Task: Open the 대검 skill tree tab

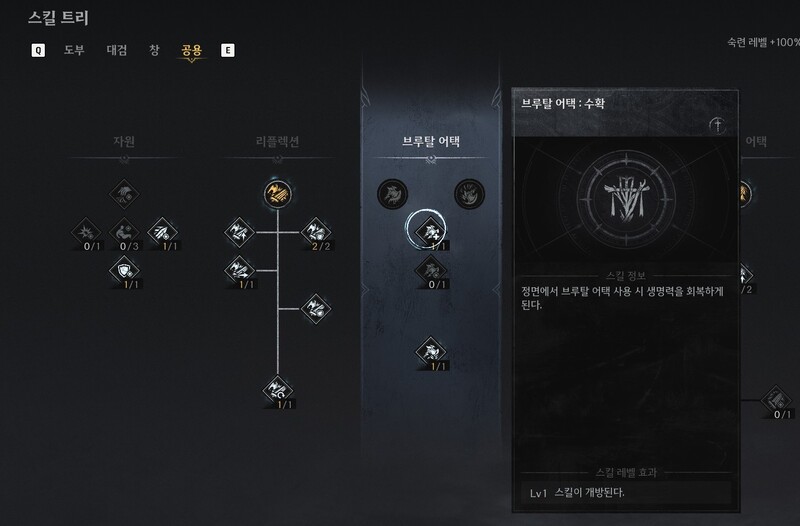Action: click(x=117, y=49)
